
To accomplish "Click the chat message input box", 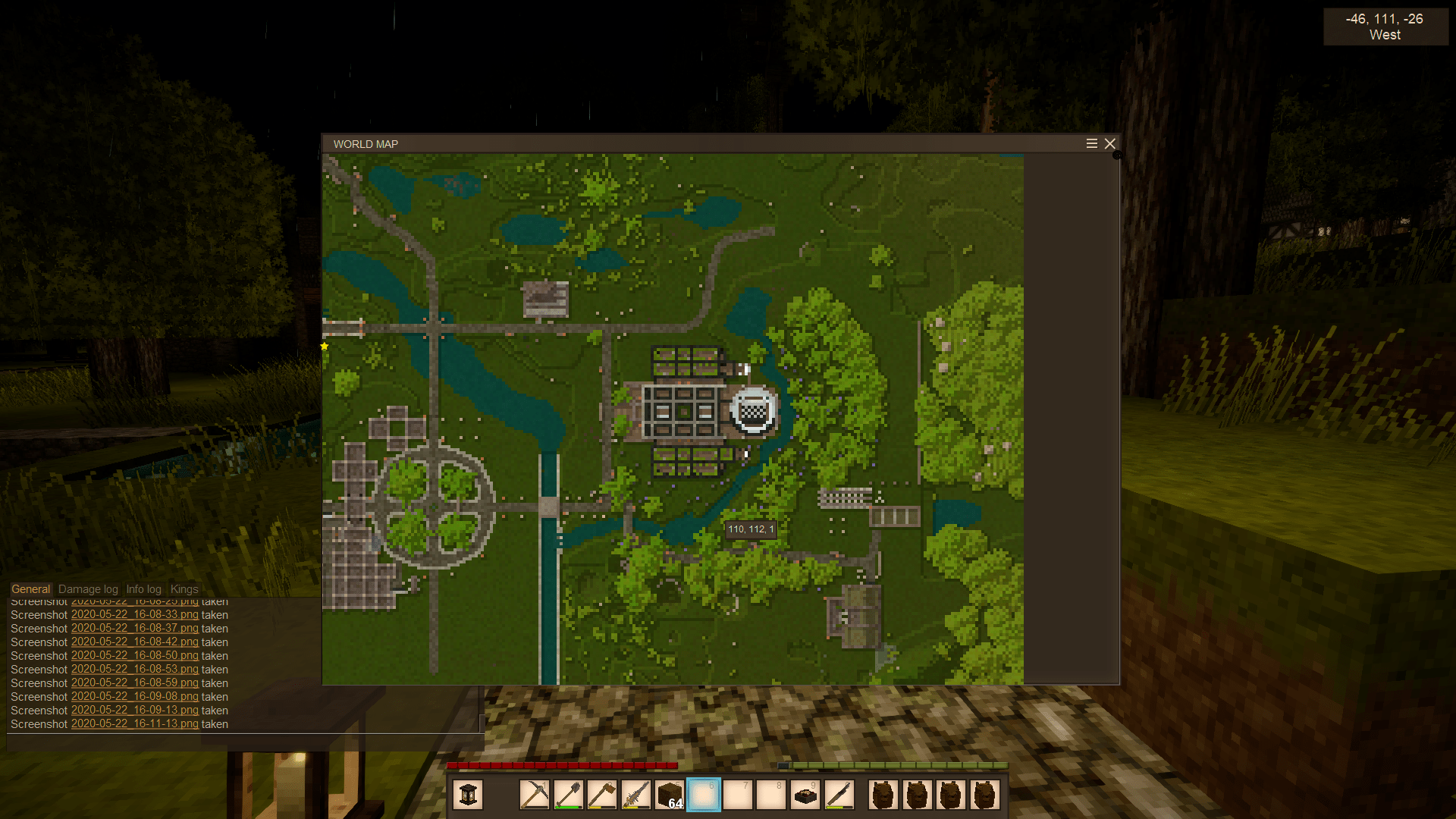I will tap(243, 742).
